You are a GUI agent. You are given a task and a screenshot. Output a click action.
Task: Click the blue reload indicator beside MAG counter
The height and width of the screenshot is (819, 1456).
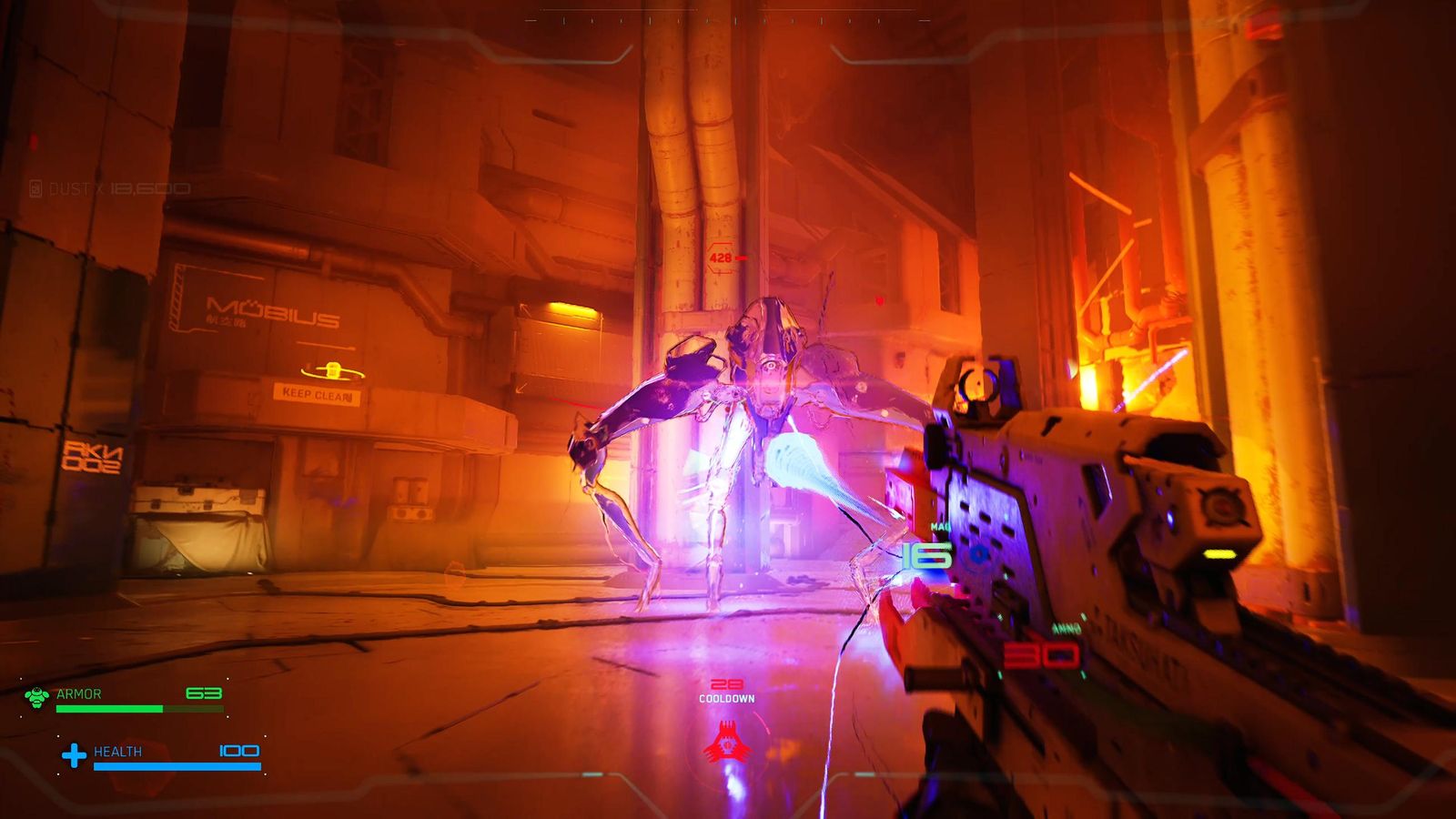[981, 553]
